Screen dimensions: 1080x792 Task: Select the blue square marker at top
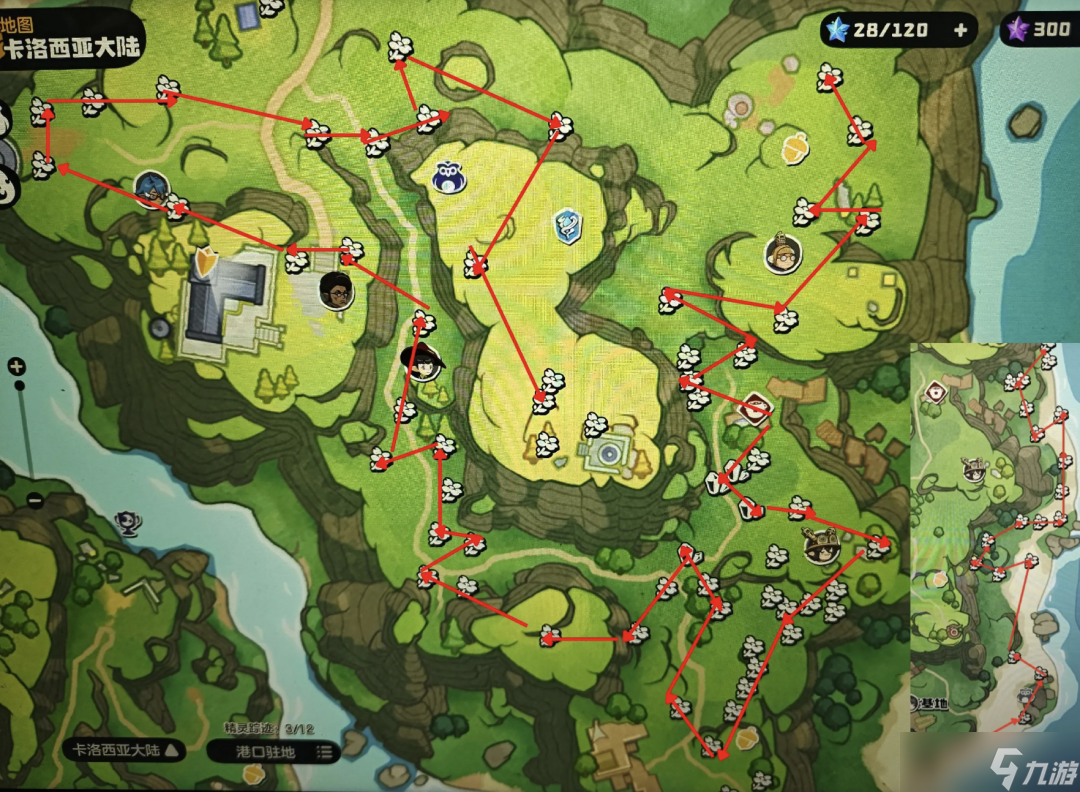coord(246,15)
